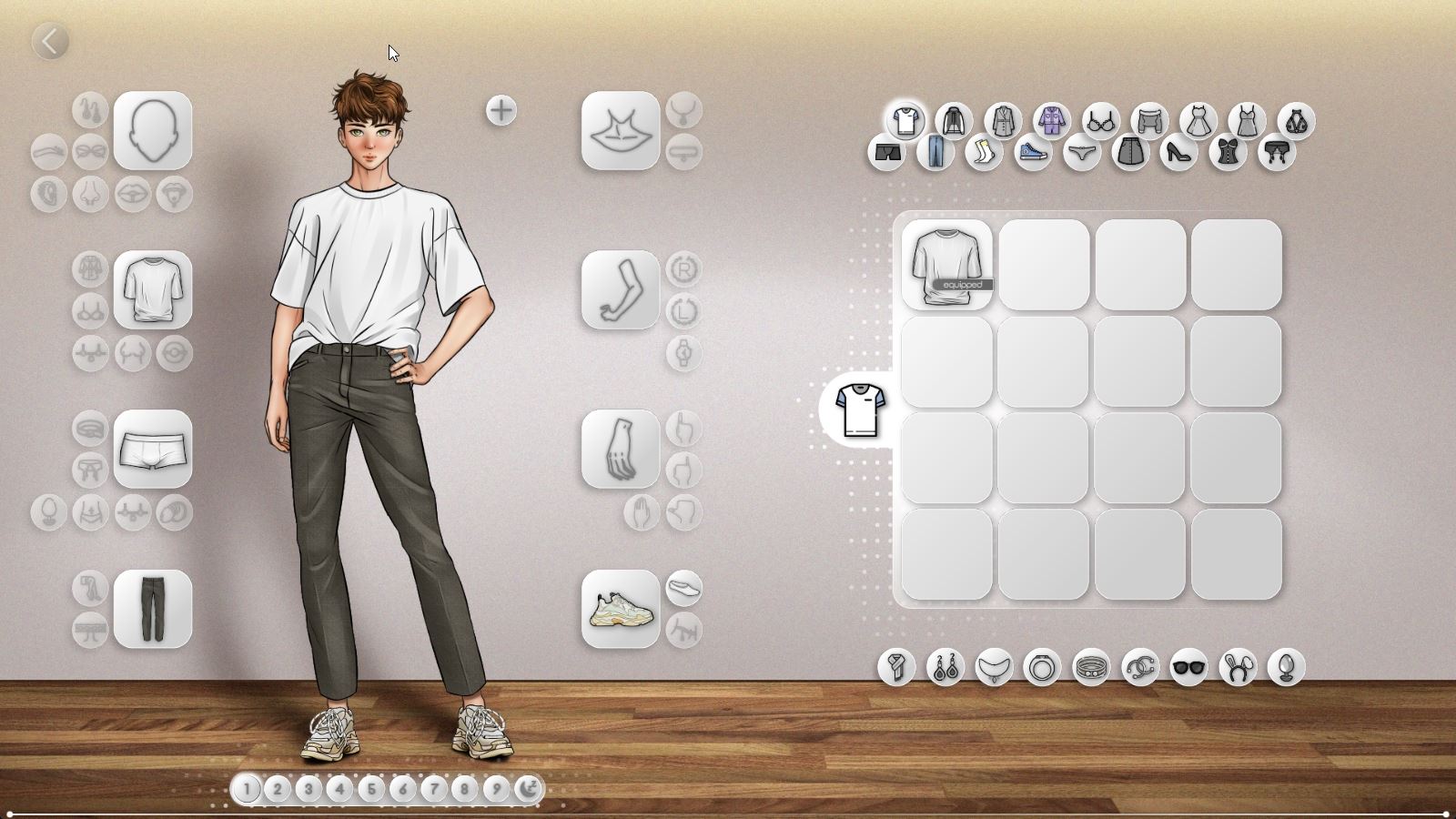Open the sunglasses accessory category

click(1188, 667)
